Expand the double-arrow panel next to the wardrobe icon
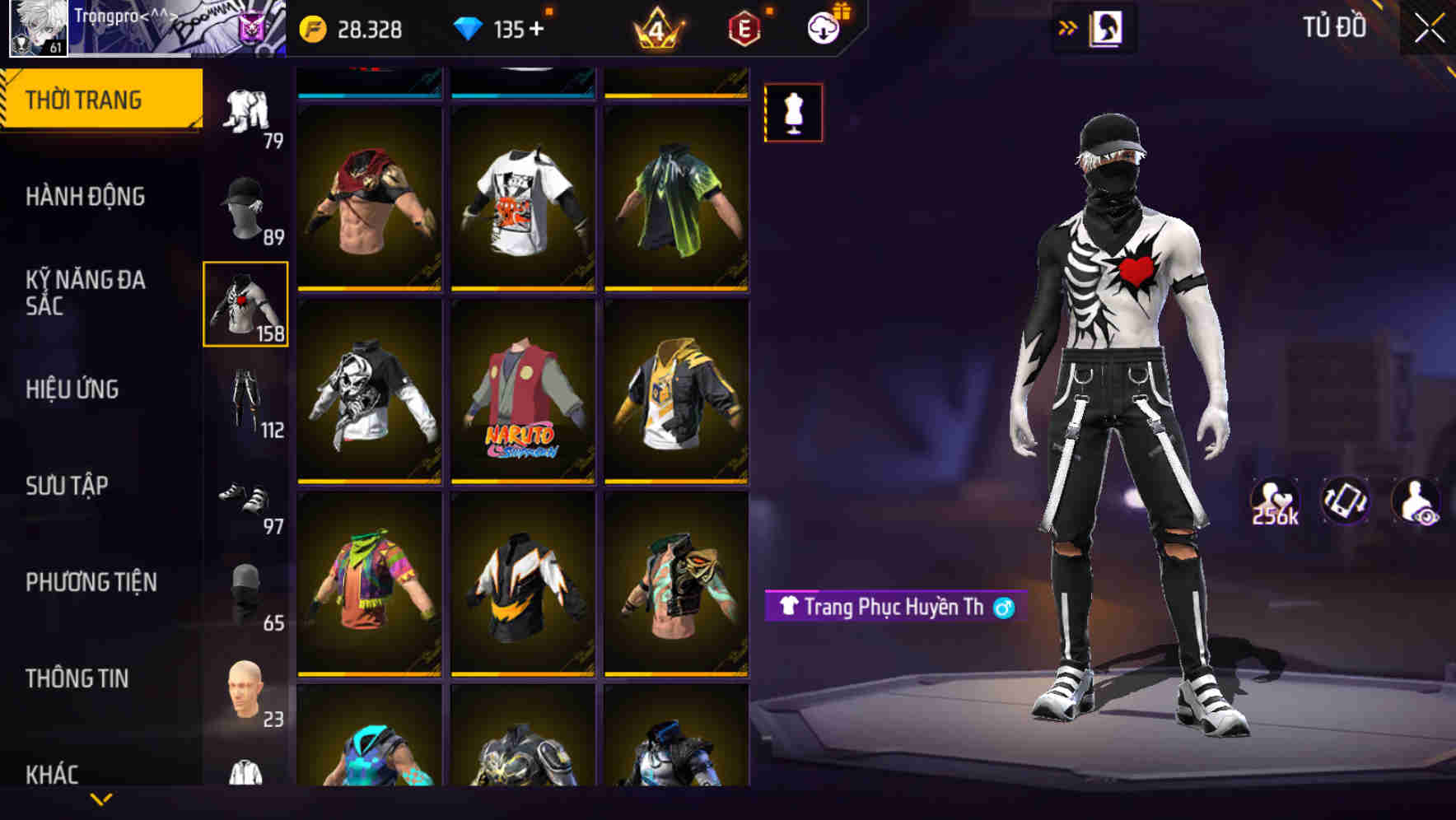 coord(1068,26)
